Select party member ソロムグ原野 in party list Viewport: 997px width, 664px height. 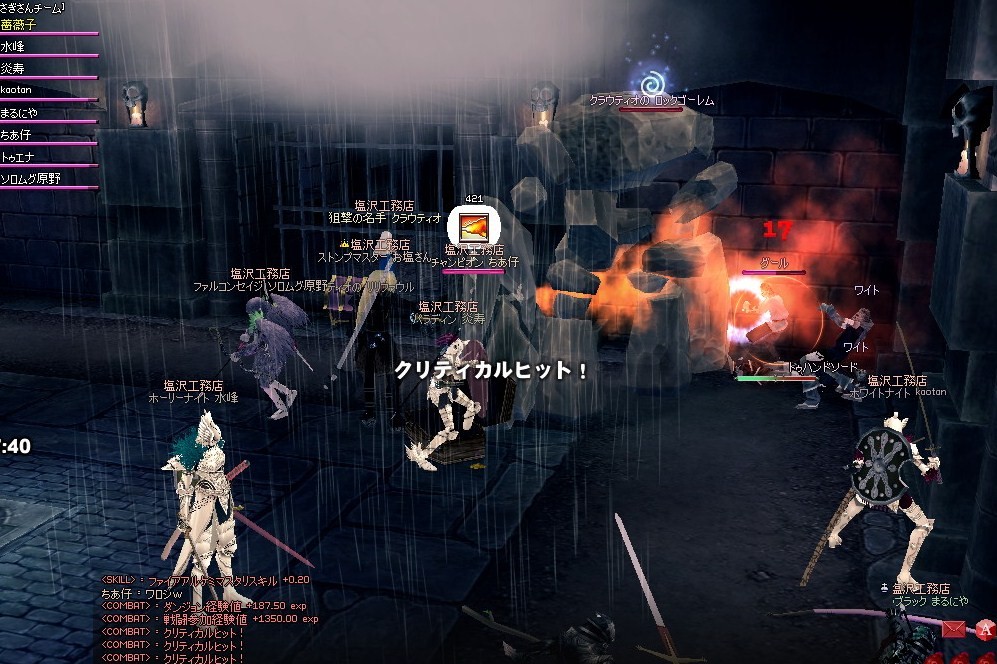(x=30, y=179)
